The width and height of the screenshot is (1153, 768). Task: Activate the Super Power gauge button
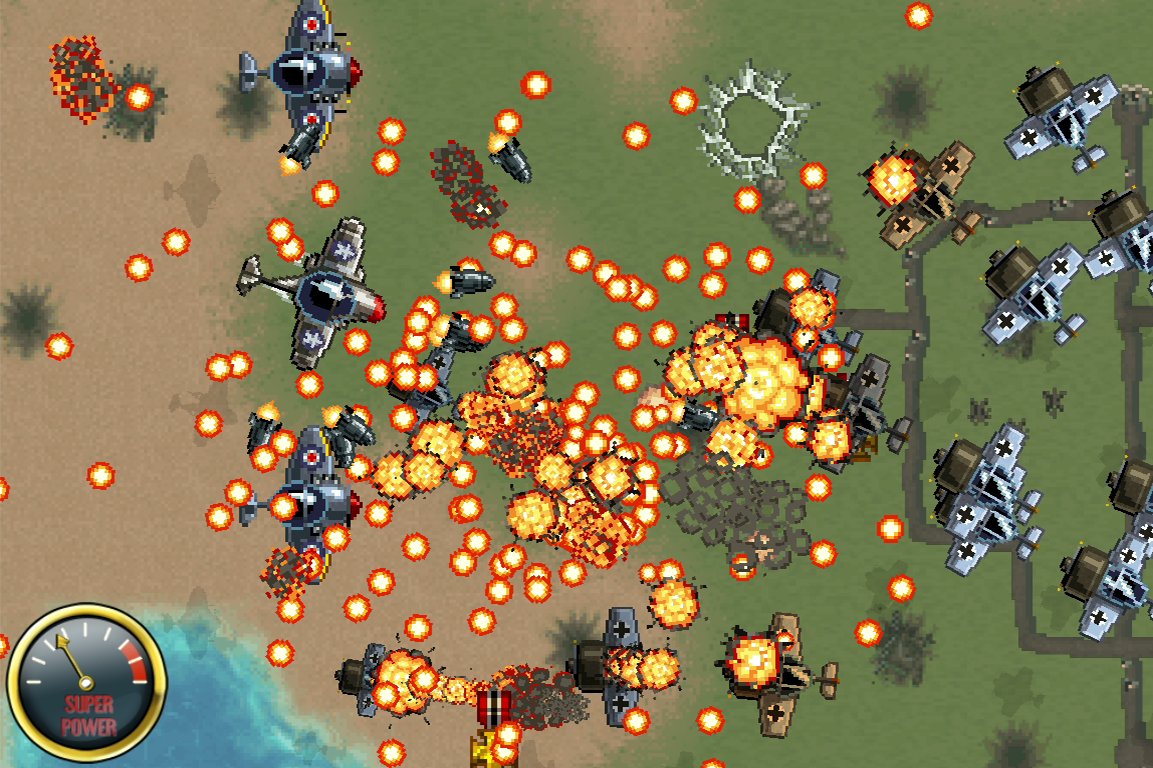[86, 683]
